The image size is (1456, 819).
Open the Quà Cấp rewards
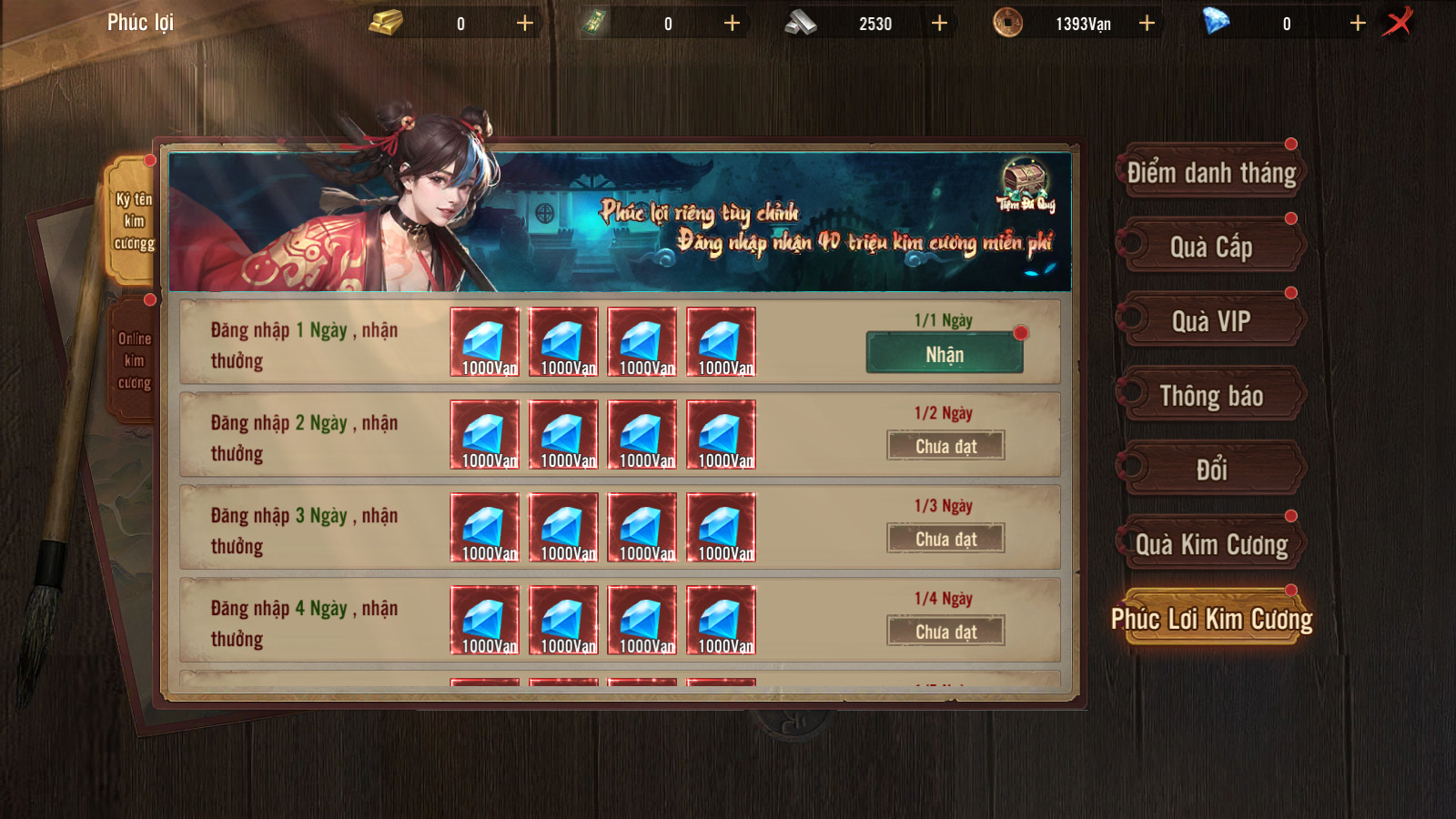(1211, 248)
